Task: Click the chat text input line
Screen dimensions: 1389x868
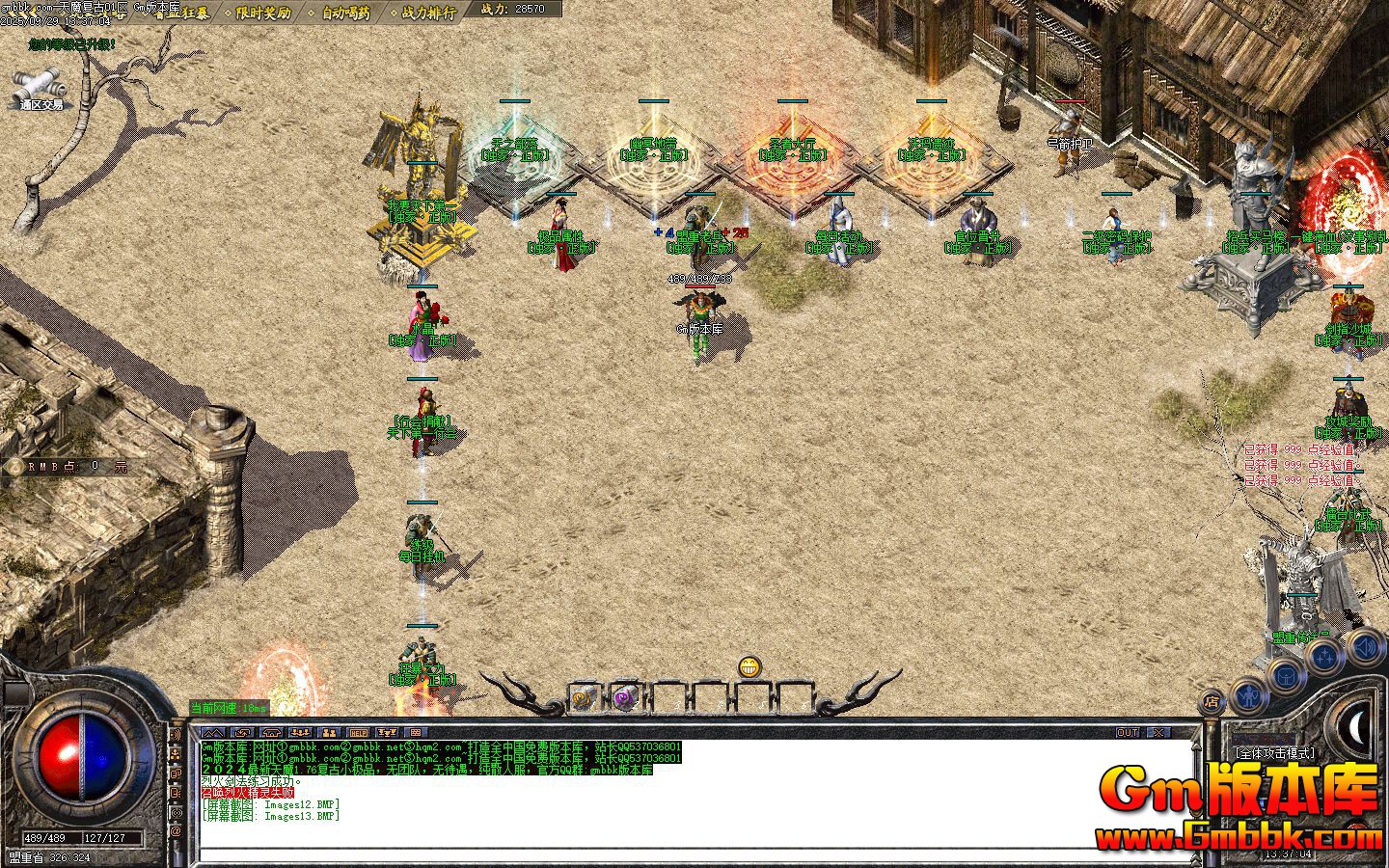Action: 675,854
